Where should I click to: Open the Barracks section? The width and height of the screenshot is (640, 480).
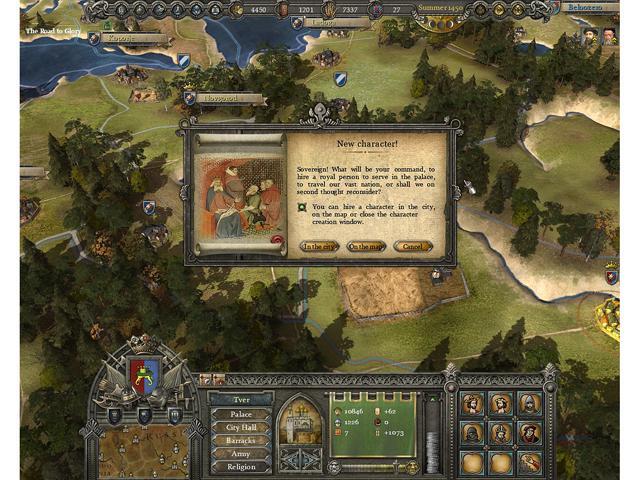(x=240, y=440)
